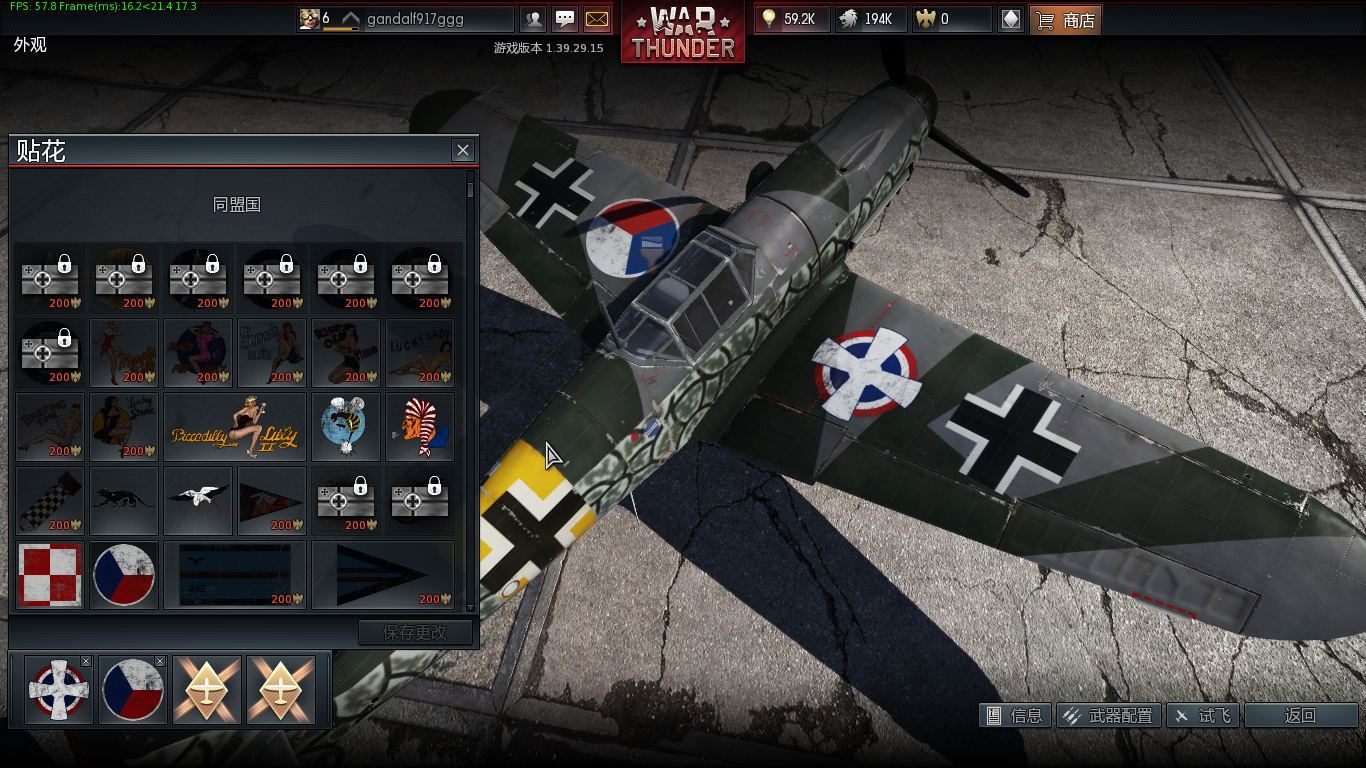Open the 信息 info panel
The height and width of the screenshot is (768, 1366).
1016,715
